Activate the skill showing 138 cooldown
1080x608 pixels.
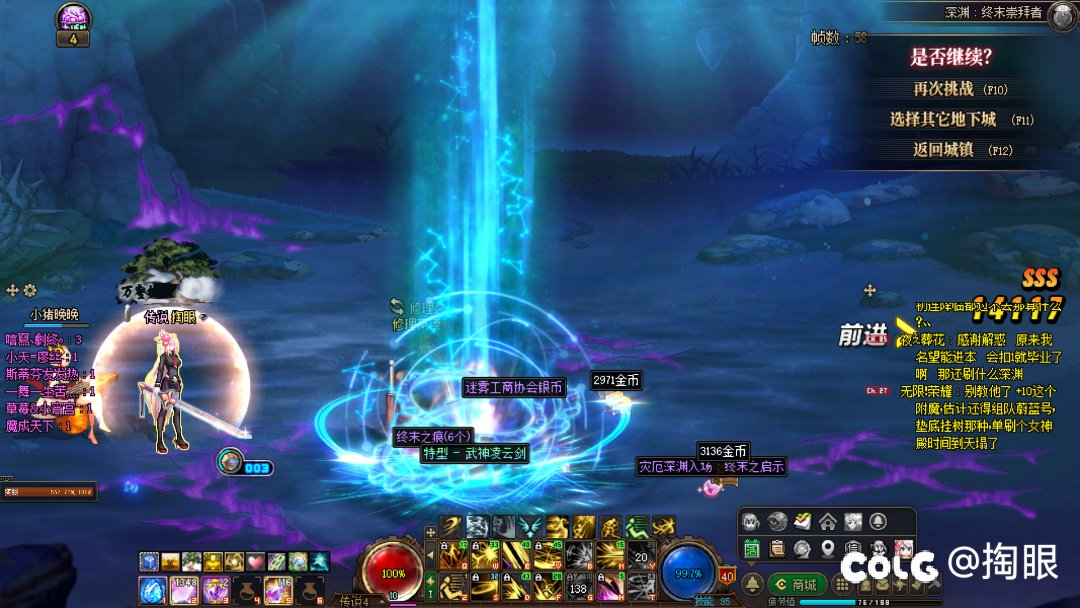click(578, 589)
